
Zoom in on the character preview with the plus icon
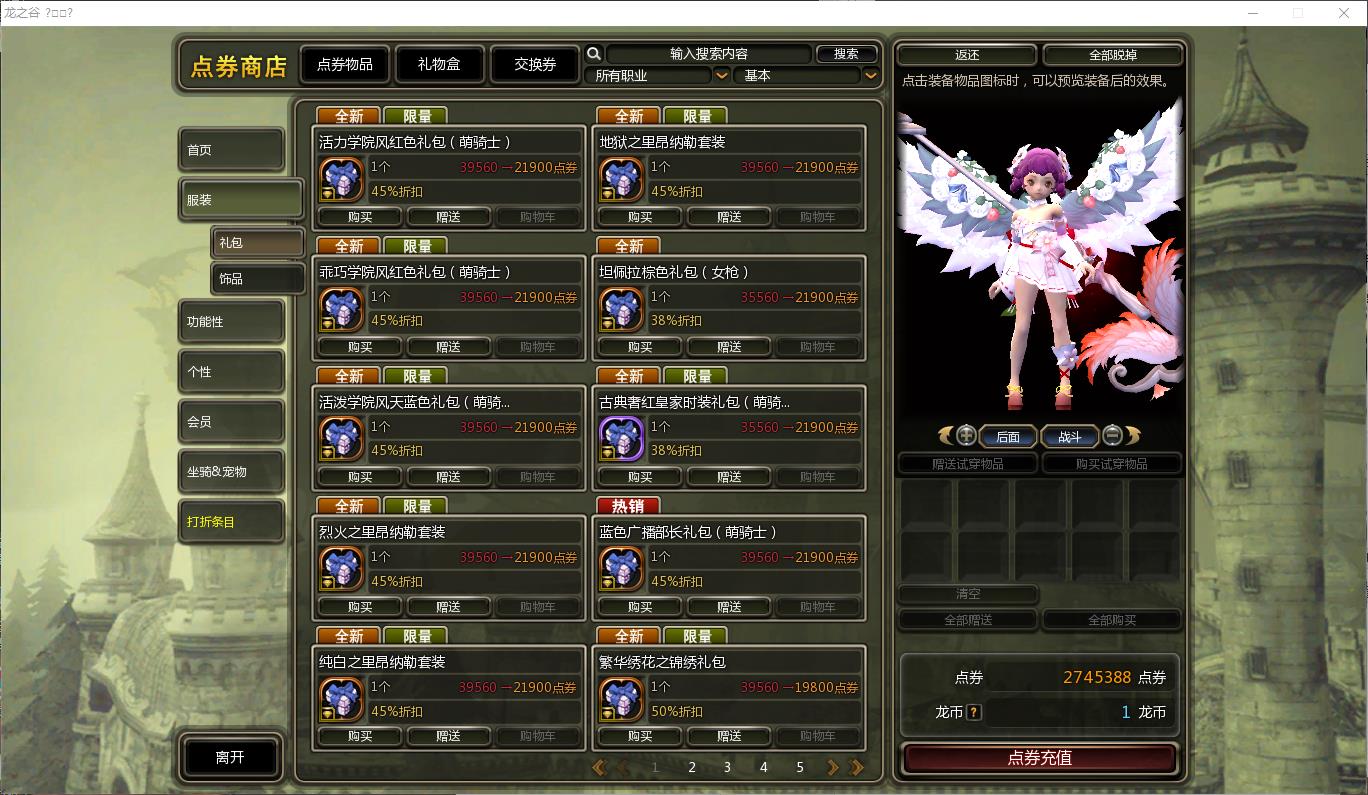click(x=966, y=434)
